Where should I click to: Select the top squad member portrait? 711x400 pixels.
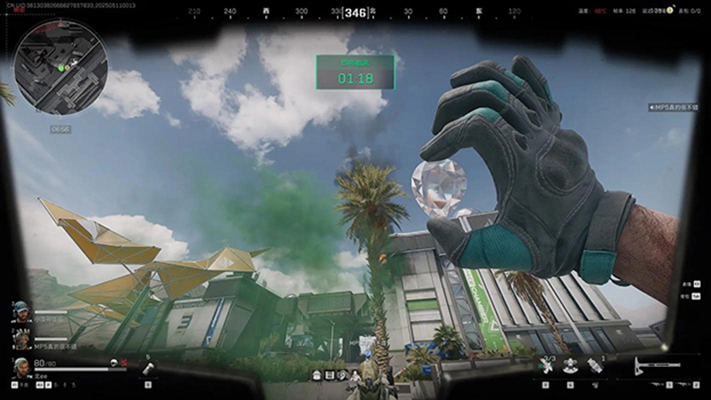pos(20,311)
